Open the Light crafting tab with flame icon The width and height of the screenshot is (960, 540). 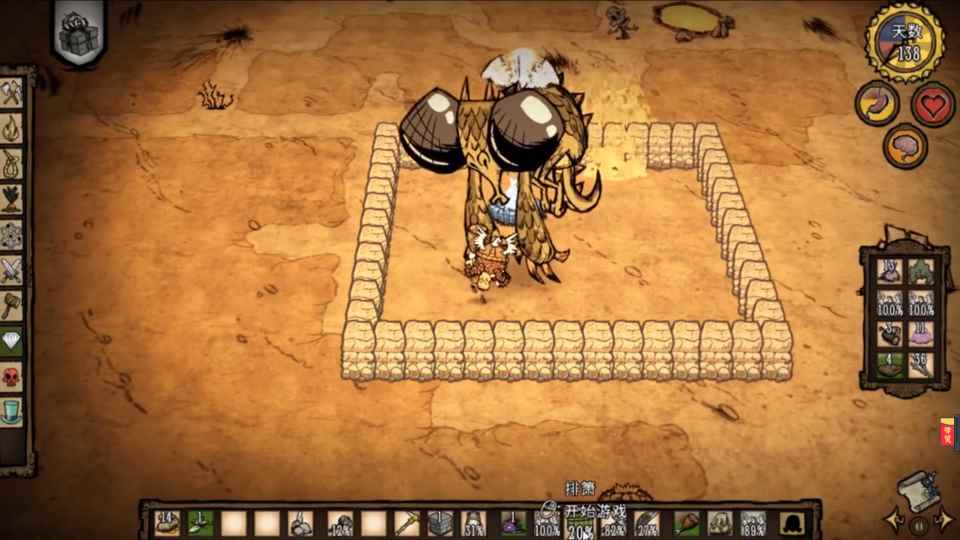pyautogui.click(x=13, y=128)
